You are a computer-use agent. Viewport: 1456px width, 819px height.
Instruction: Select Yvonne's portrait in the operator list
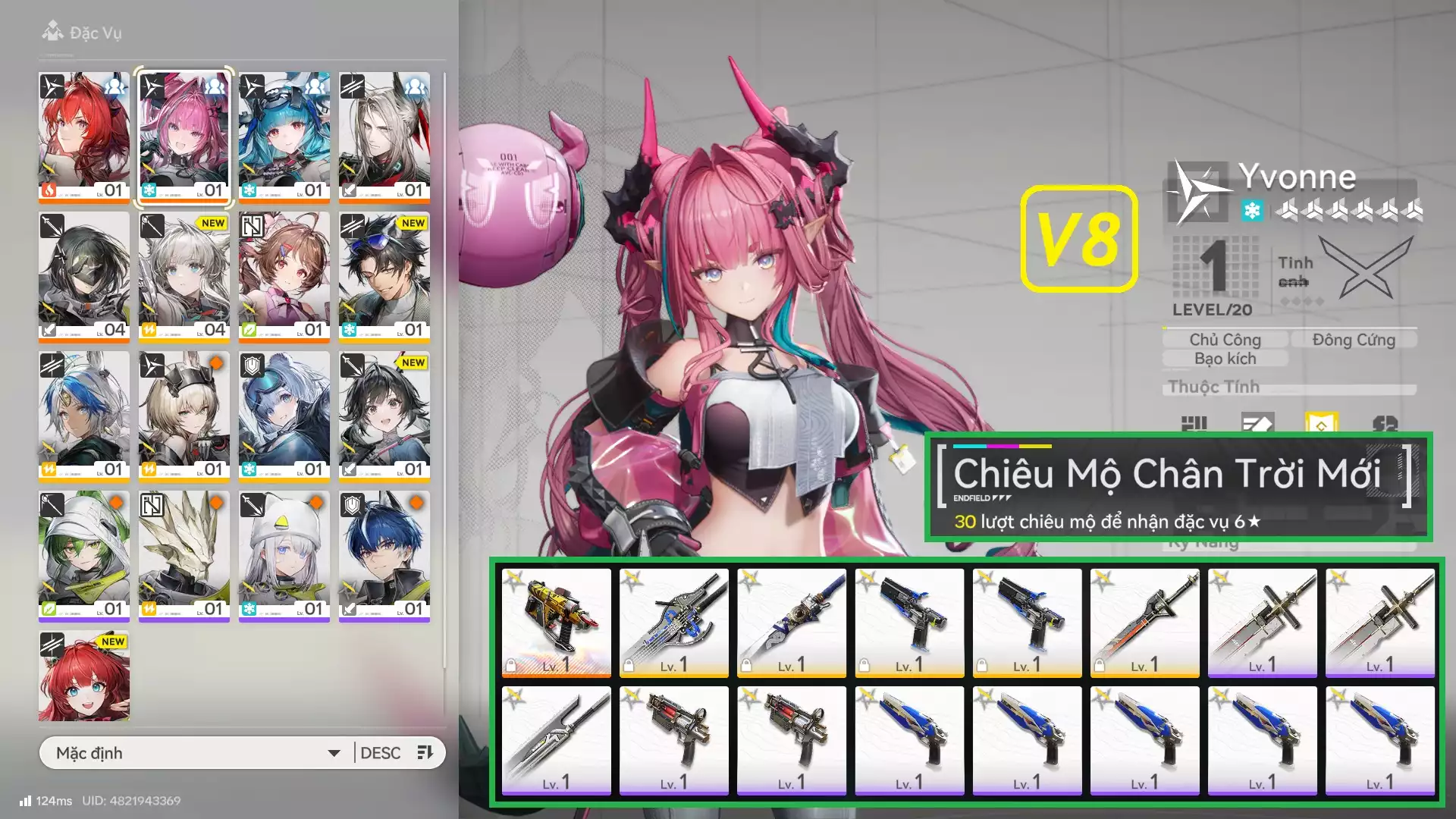[184, 136]
